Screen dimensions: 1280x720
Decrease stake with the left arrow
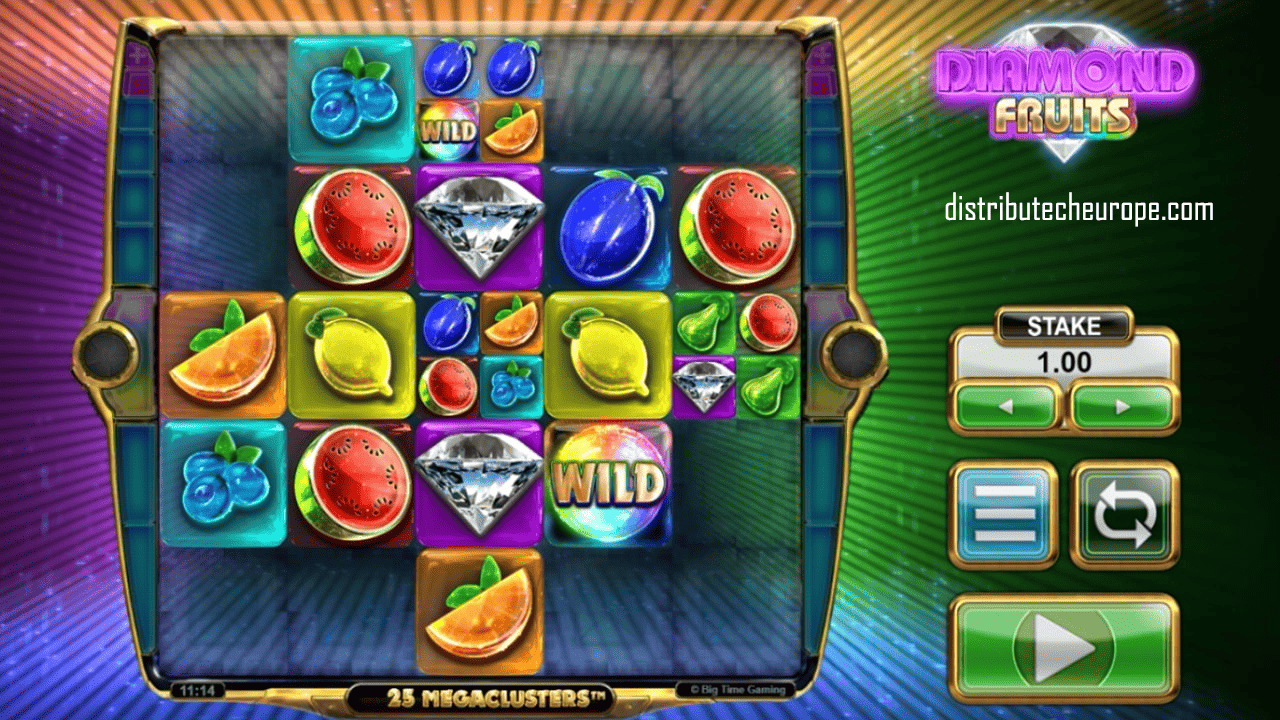1005,407
